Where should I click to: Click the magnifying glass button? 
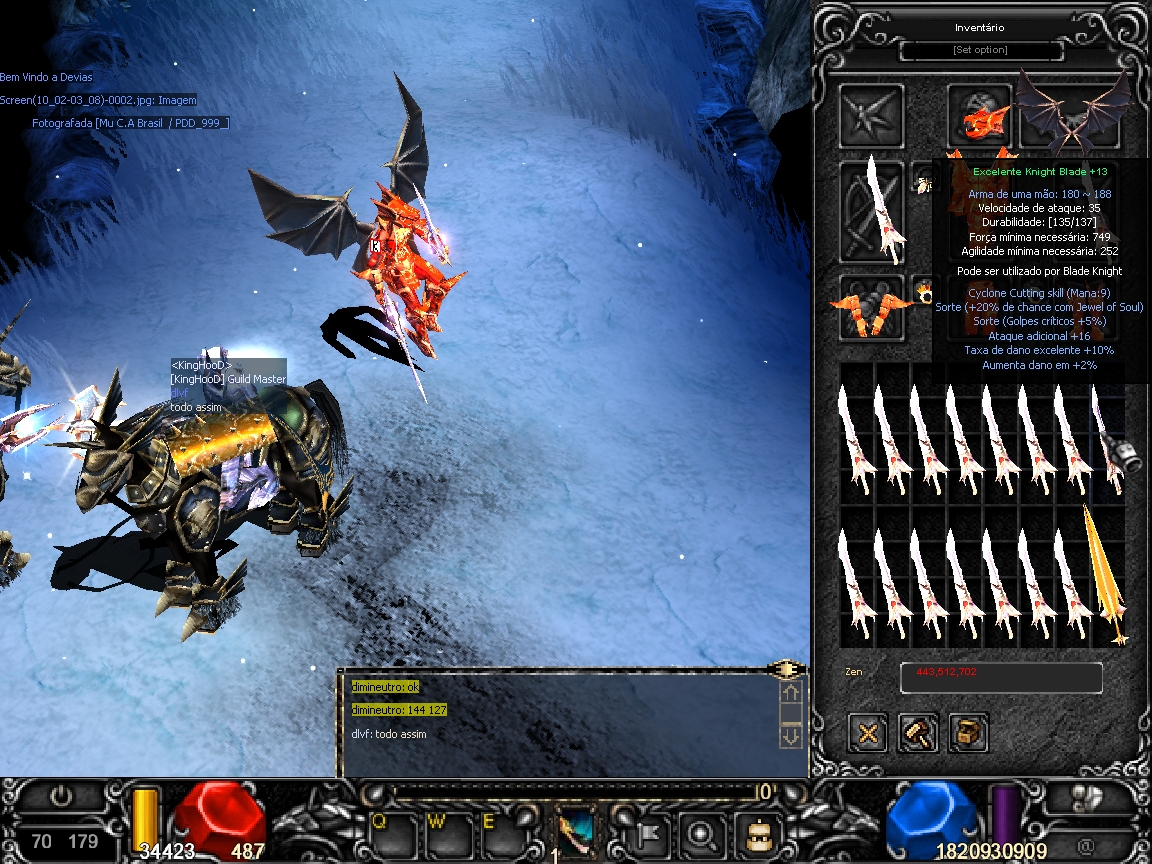(701, 832)
